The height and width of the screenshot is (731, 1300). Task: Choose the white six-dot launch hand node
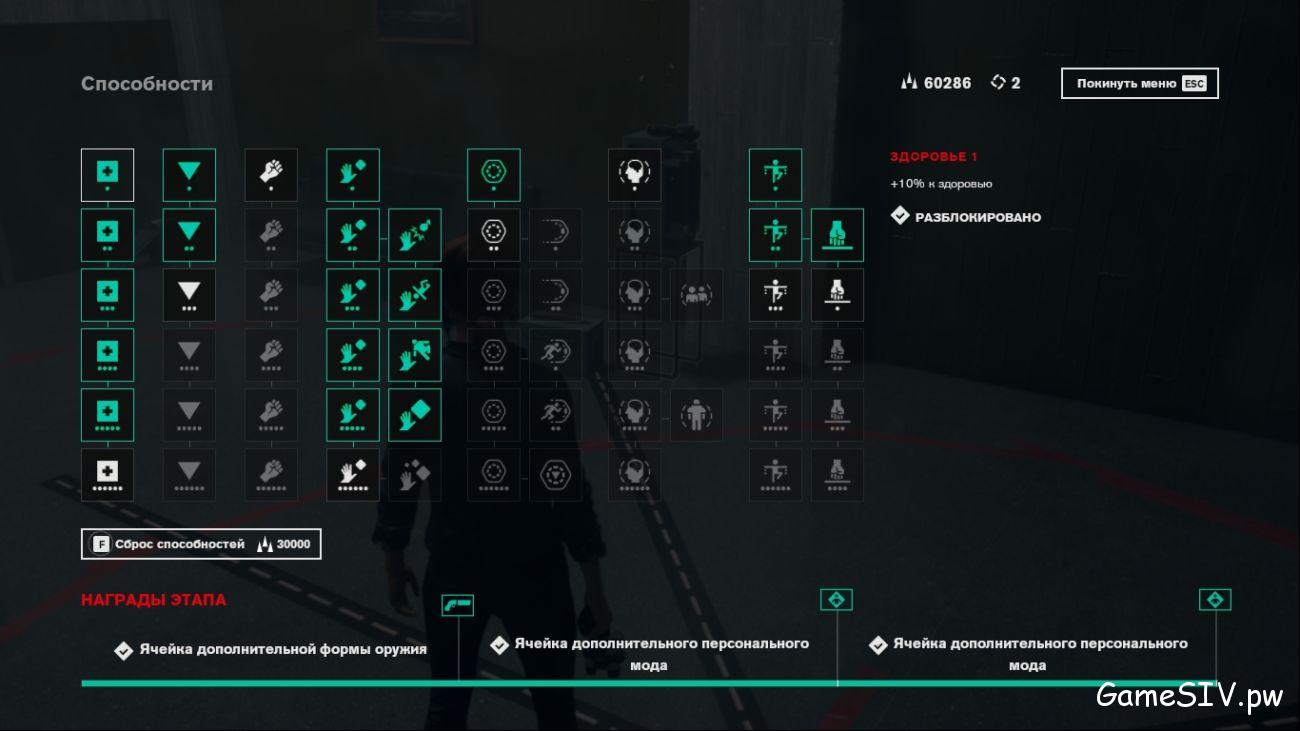[352, 475]
